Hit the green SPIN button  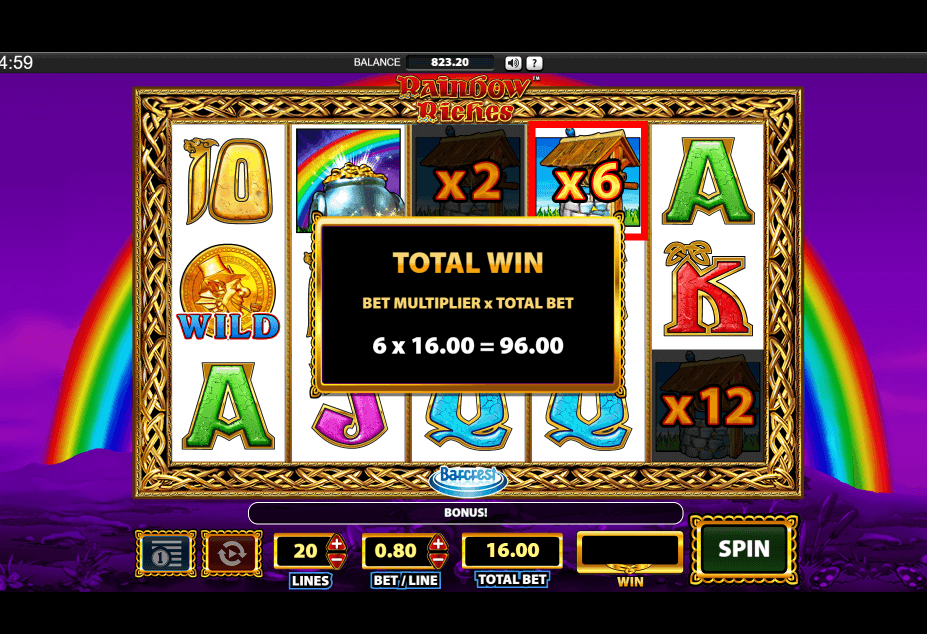tap(744, 549)
